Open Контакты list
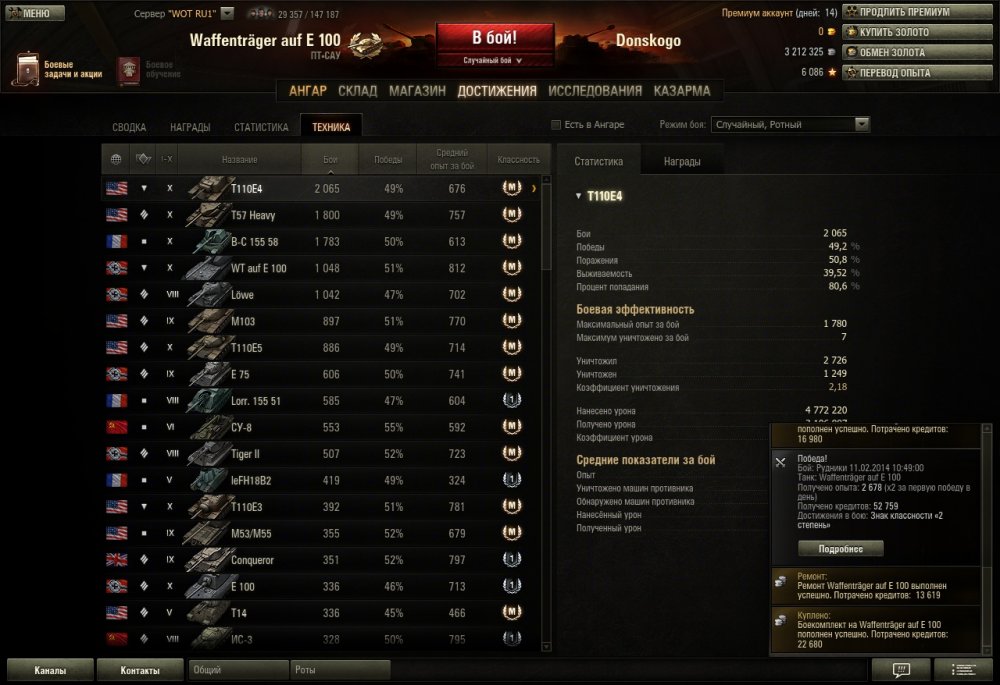The image size is (1000, 685). click(x=140, y=670)
